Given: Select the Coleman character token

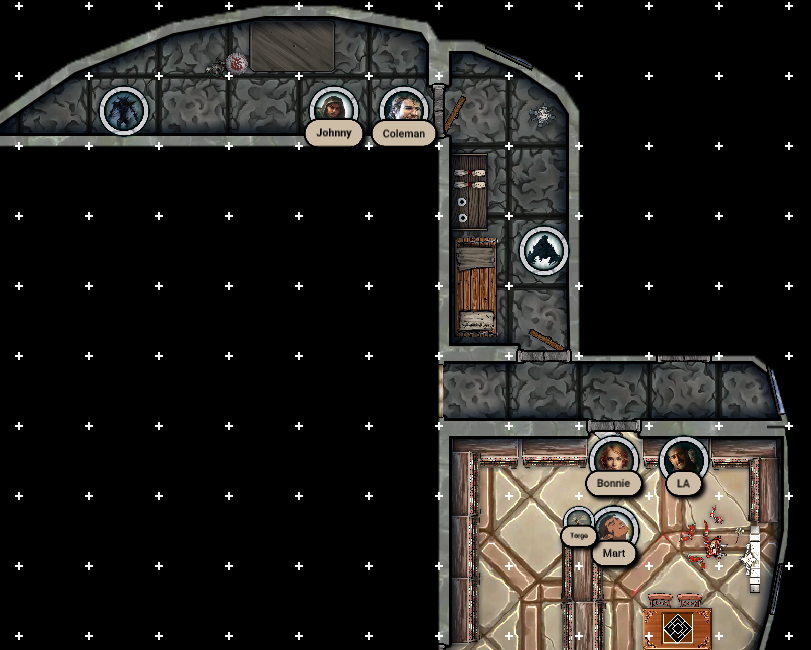Looking at the screenshot, I should (x=404, y=109).
